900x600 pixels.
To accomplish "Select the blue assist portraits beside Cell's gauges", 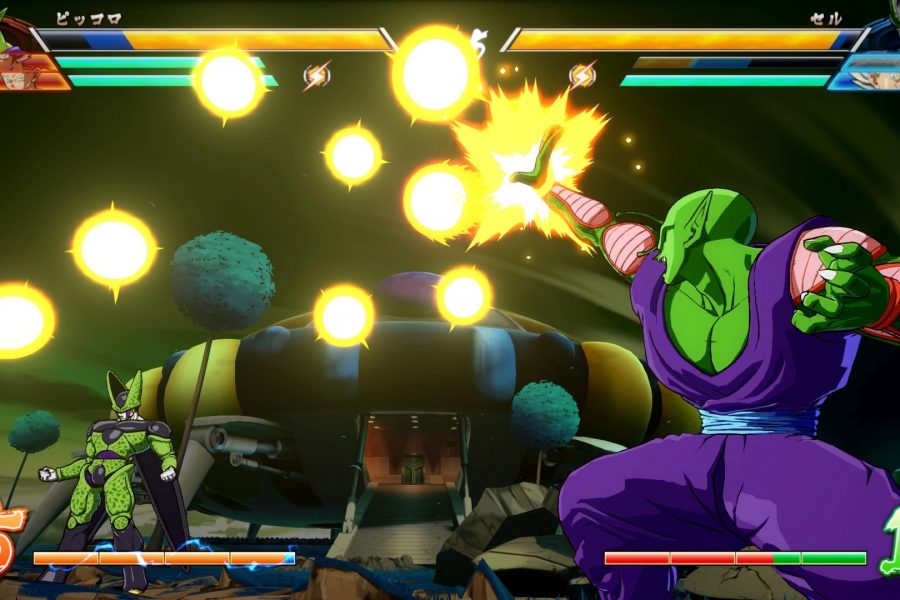I will point(872,70).
